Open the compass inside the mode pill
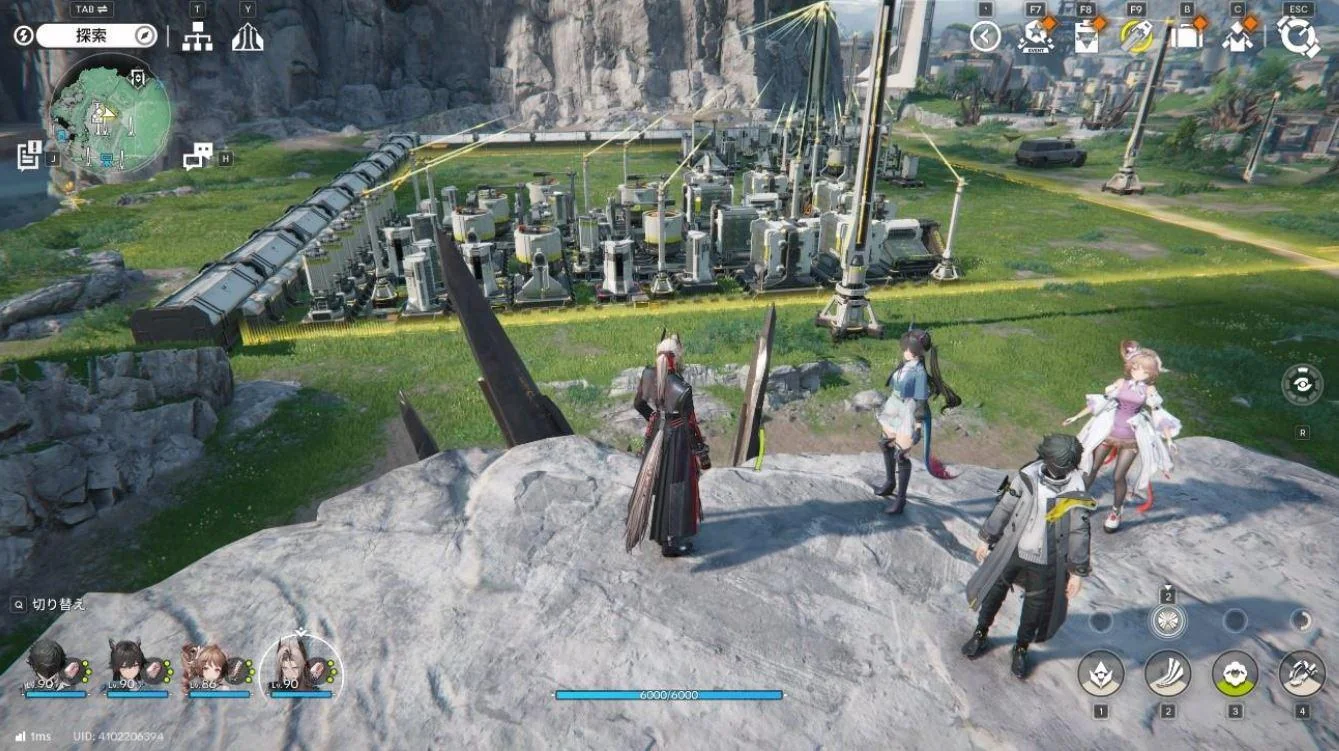Screen dimensions: 1339x751 pyautogui.click(x=145, y=37)
